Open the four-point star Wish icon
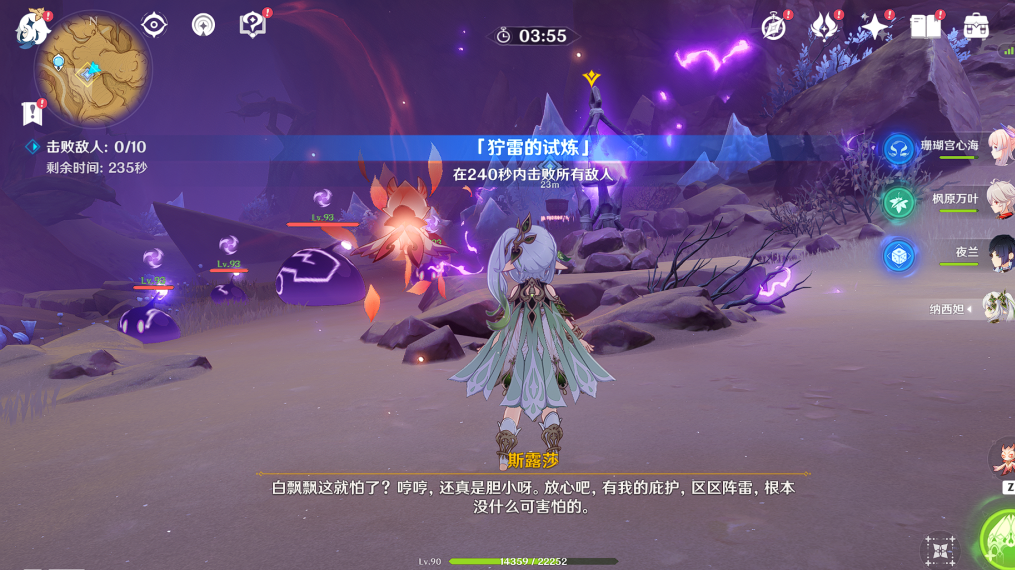1015x570 pixels. click(875, 27)
